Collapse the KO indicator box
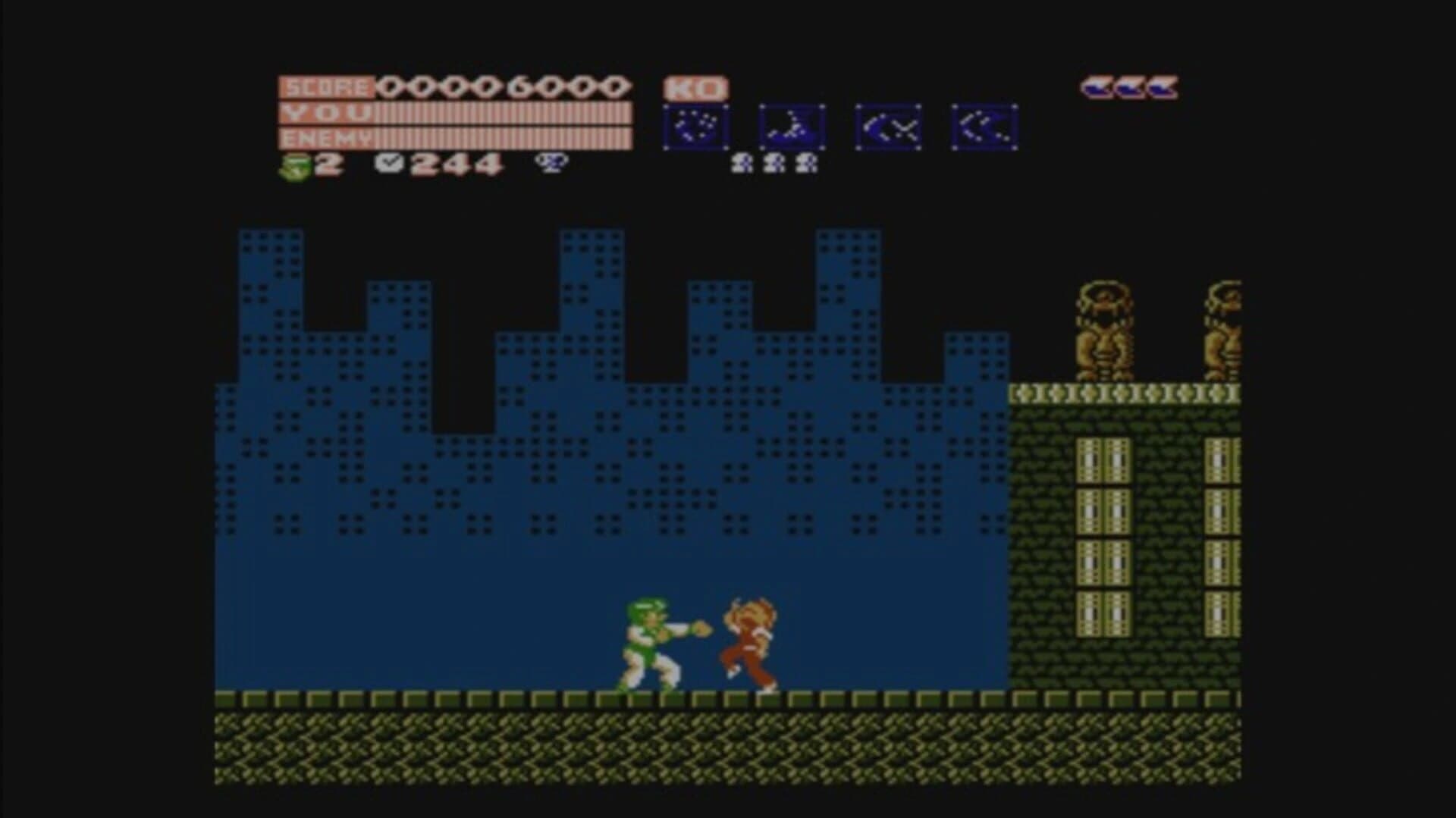Image resolution: width=1456 pixels, height=818 pixels. 695,88
